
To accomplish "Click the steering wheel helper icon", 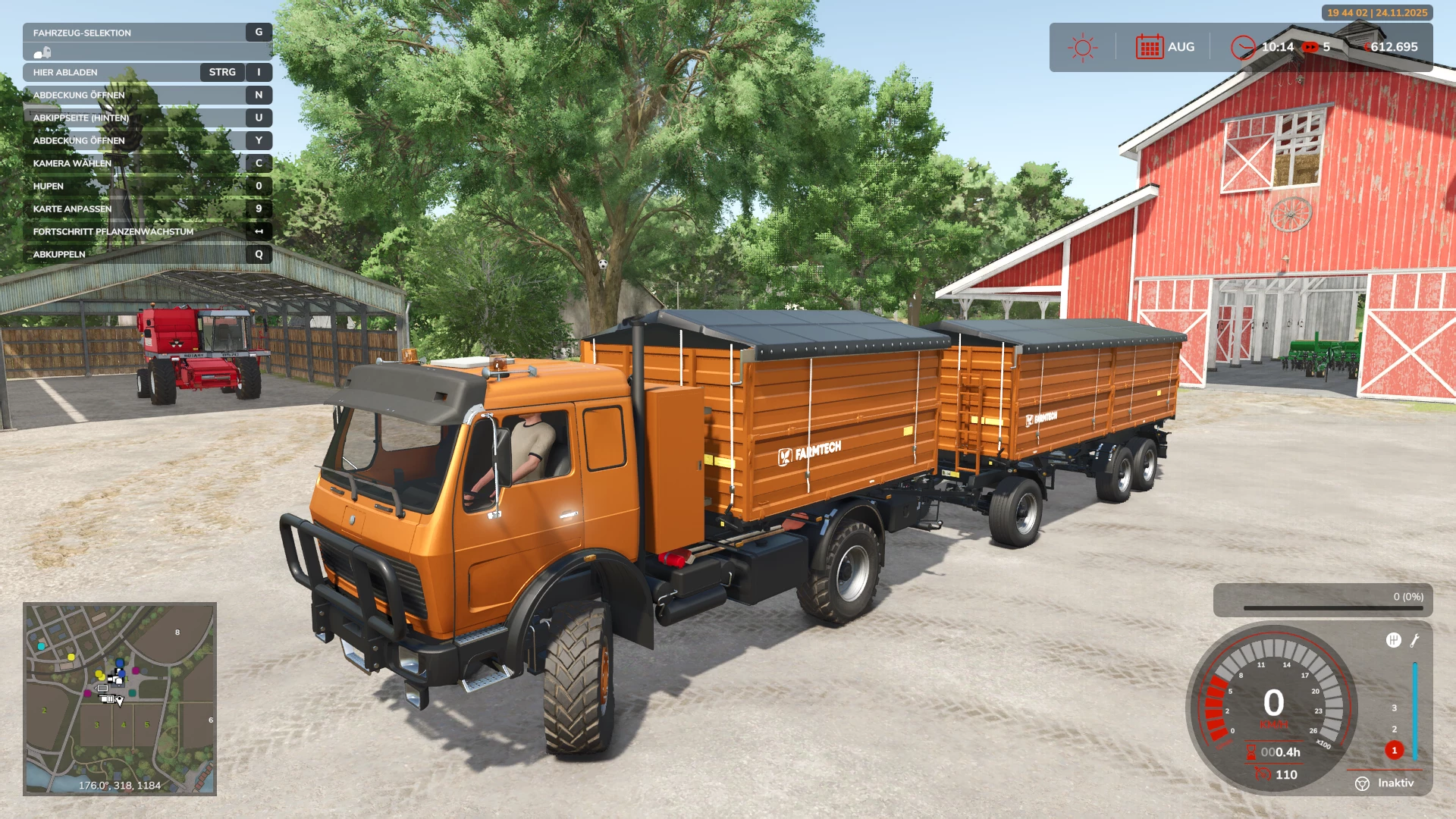I will [x=1362, y=783].
